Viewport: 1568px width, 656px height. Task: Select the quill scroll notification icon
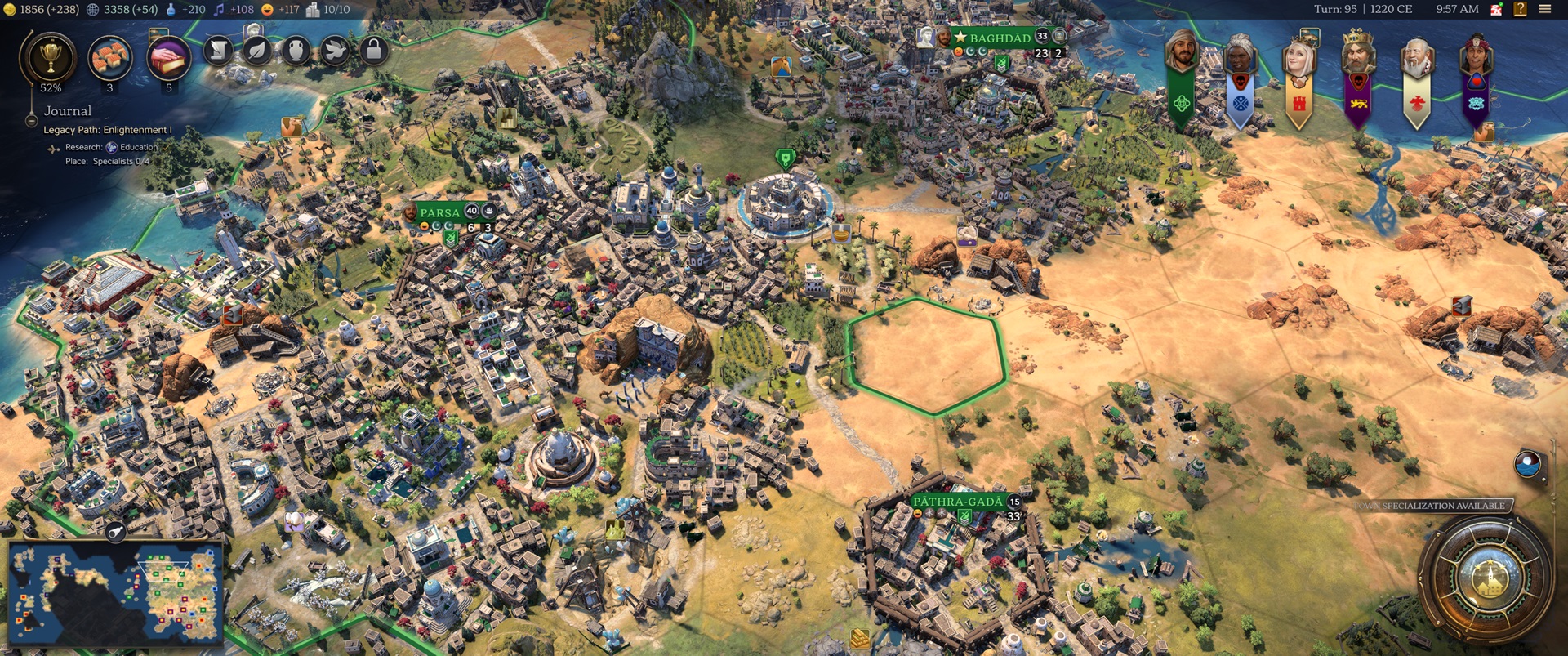click(217, 51)
